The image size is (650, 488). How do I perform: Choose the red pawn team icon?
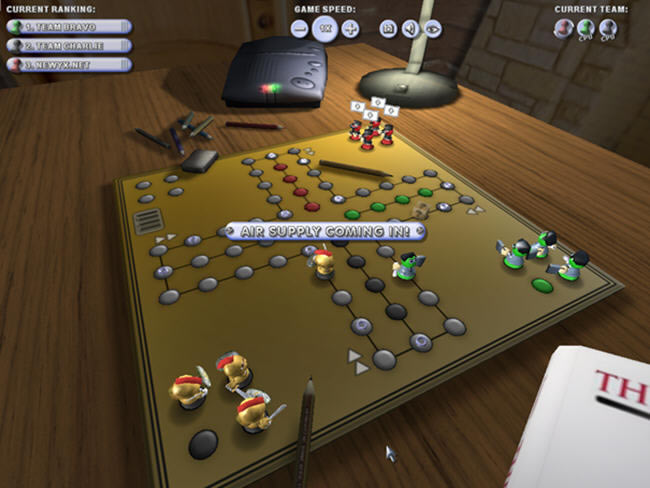click(x=565, y=29)
